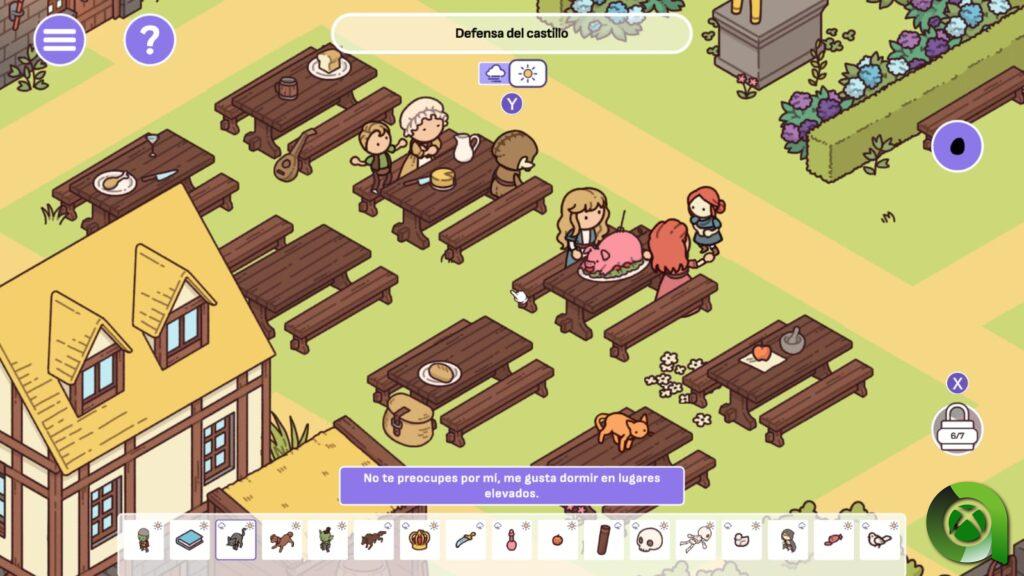Switch weather to the rain cloud
Screen dimensions: 1024x576
tap(495, 73)
